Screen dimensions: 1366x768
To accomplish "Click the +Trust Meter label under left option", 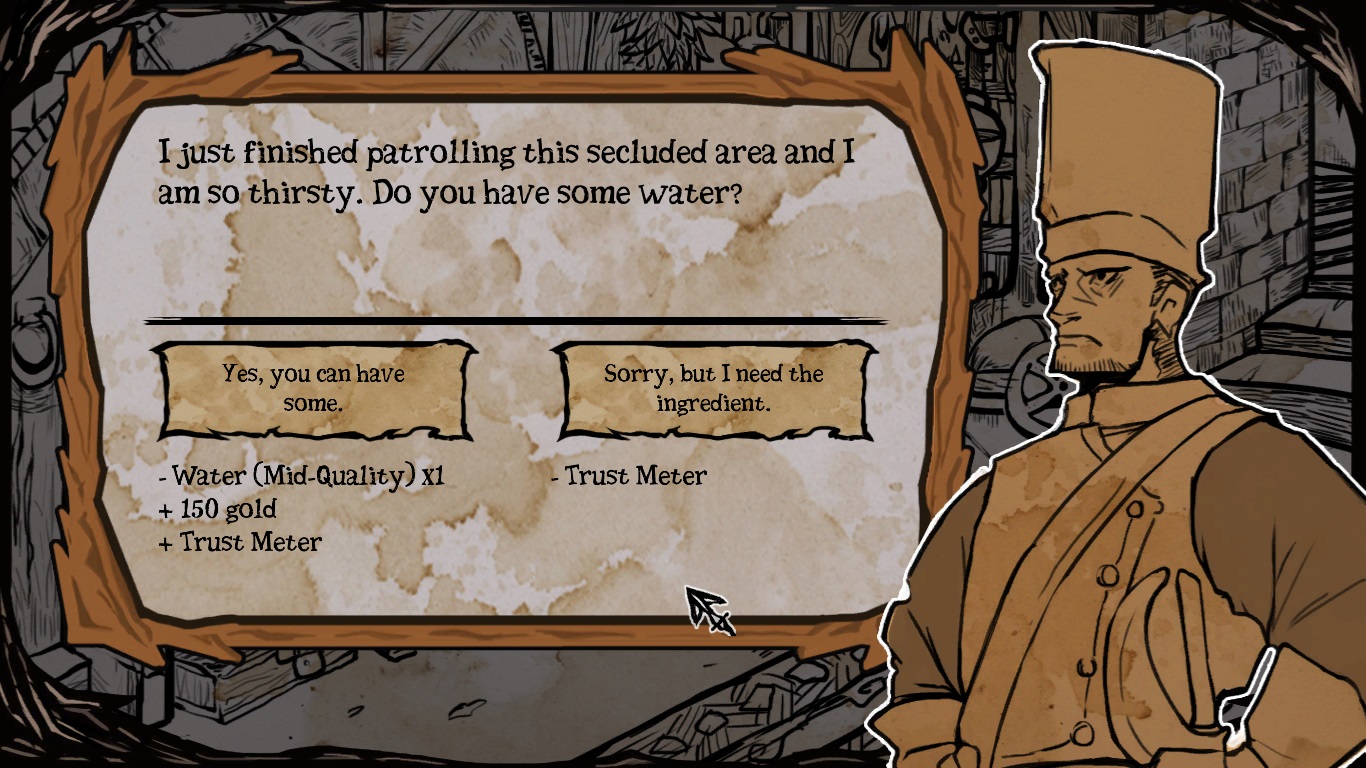I will click(x=239, y=543).
